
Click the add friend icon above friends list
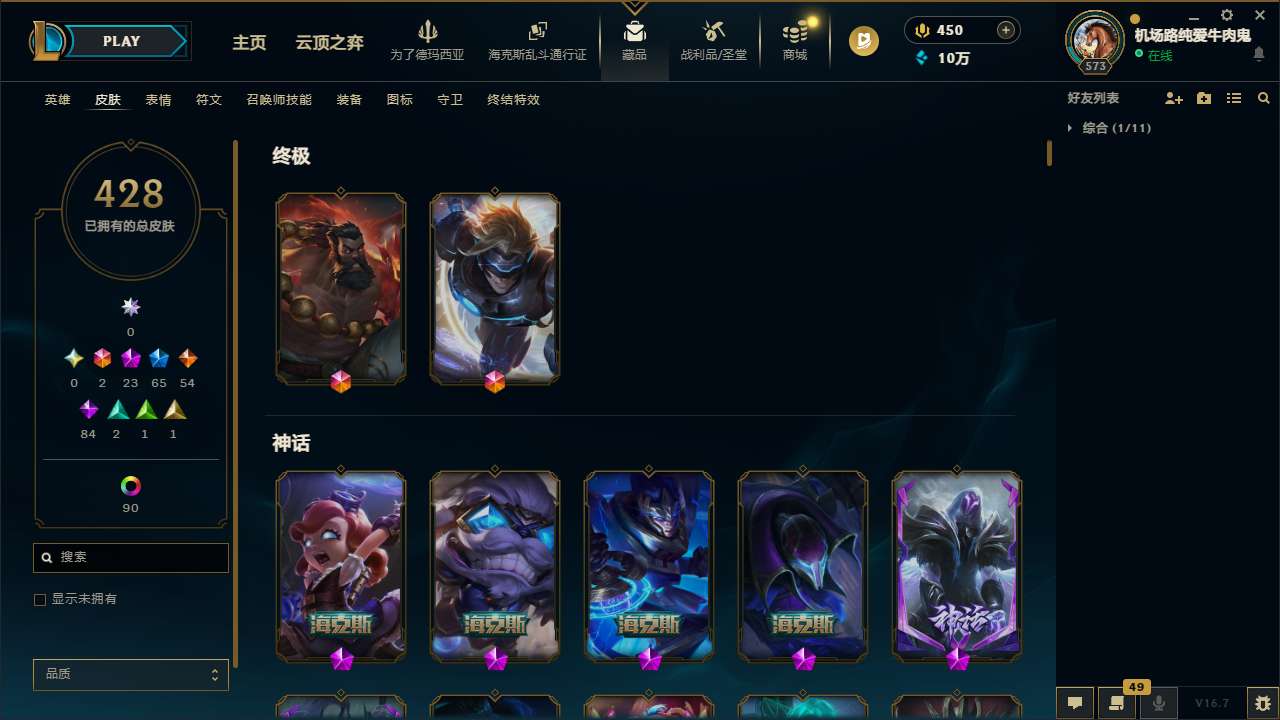click(1174, 98)
